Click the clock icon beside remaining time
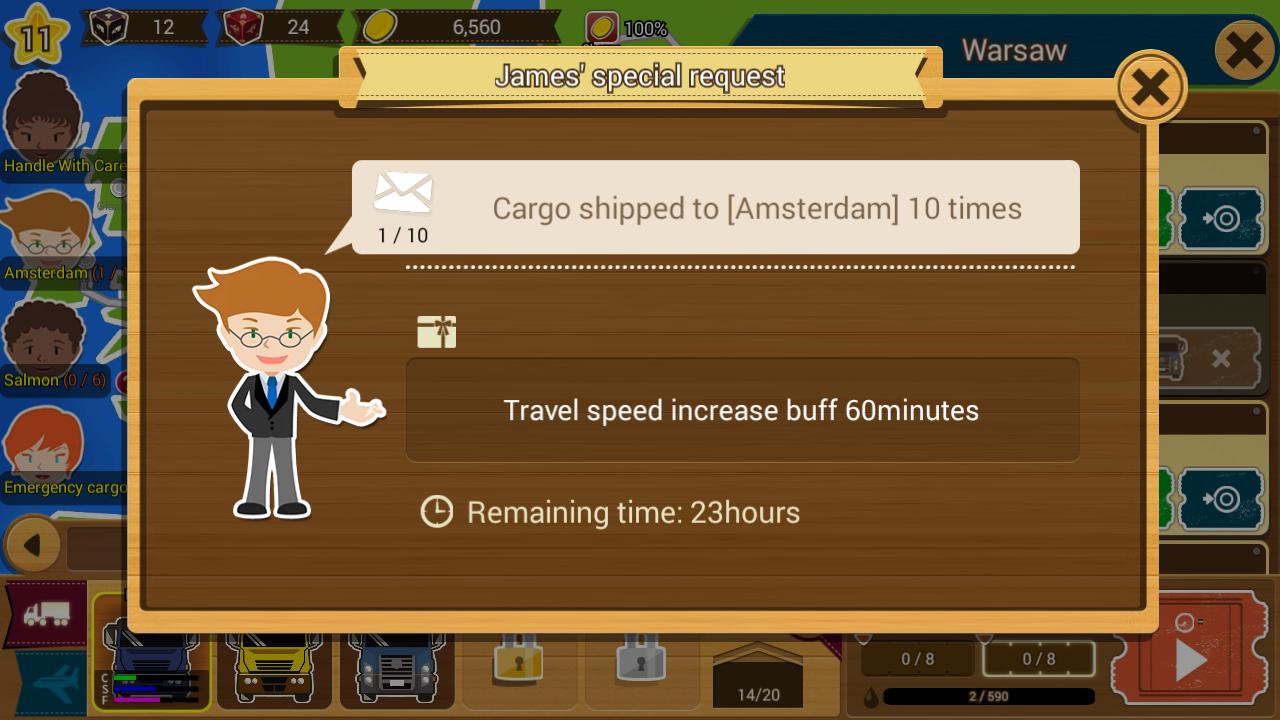Image resolution: width=1280 pixels, height=720 pixels. [437, 512]
